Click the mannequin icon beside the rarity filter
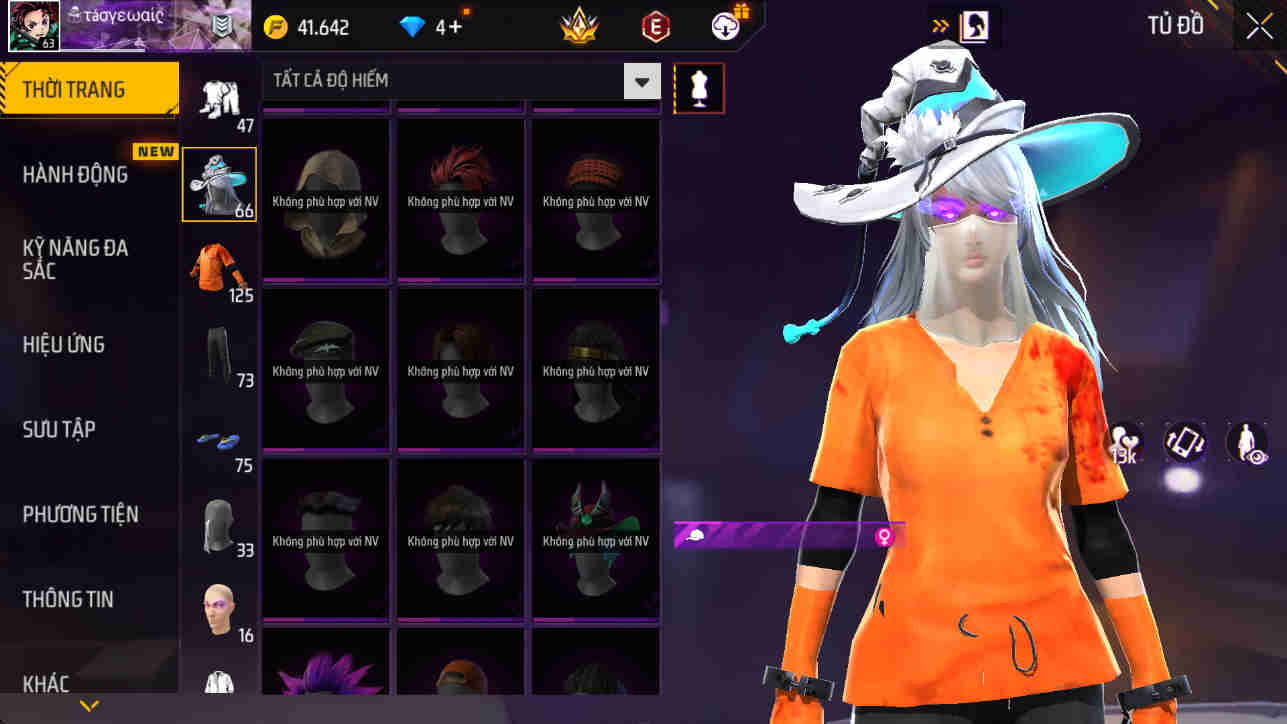This screenshot has height=724, width=1287. tap(698, 88)
